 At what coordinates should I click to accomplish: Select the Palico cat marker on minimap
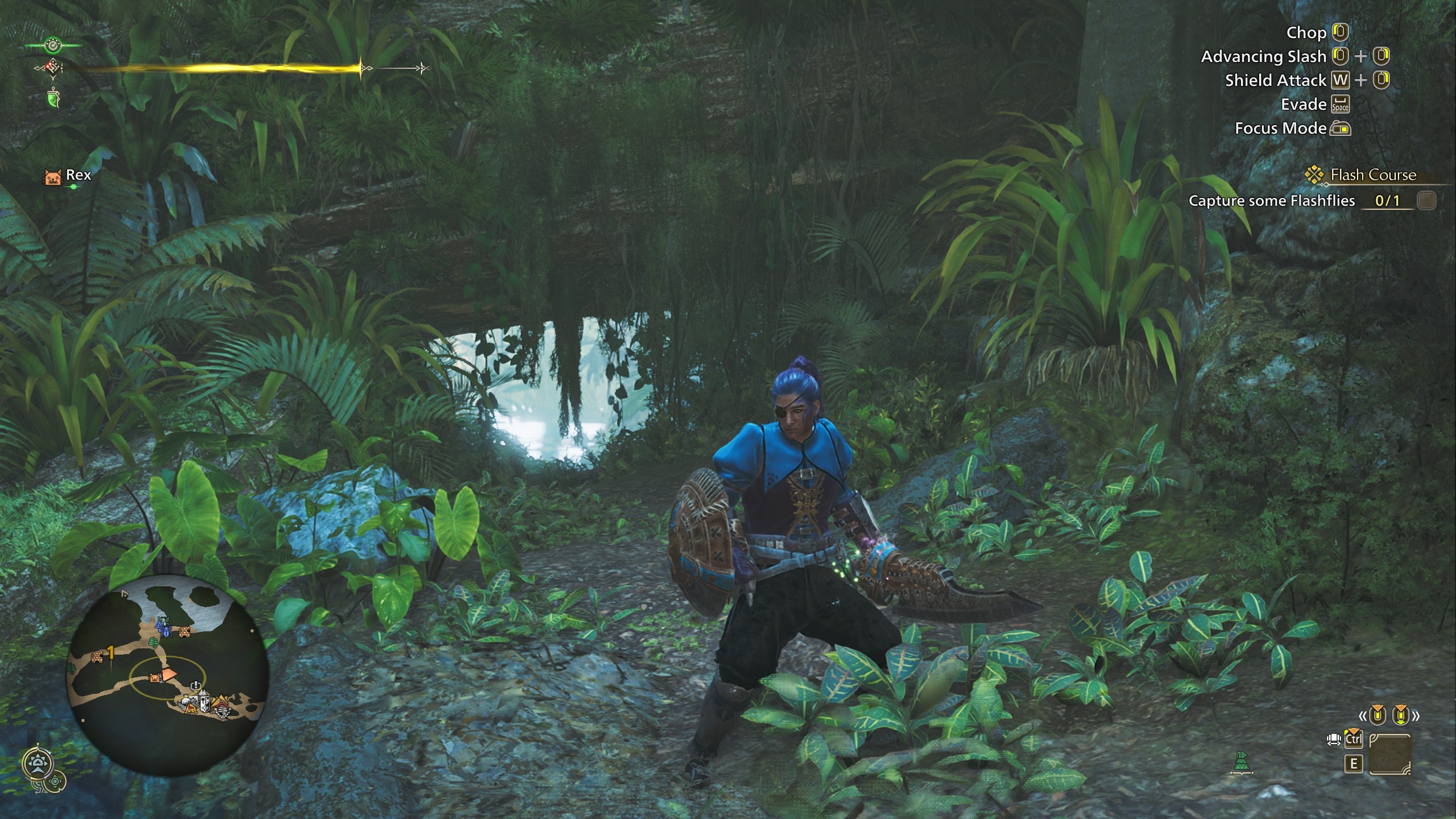coord(154,677)
